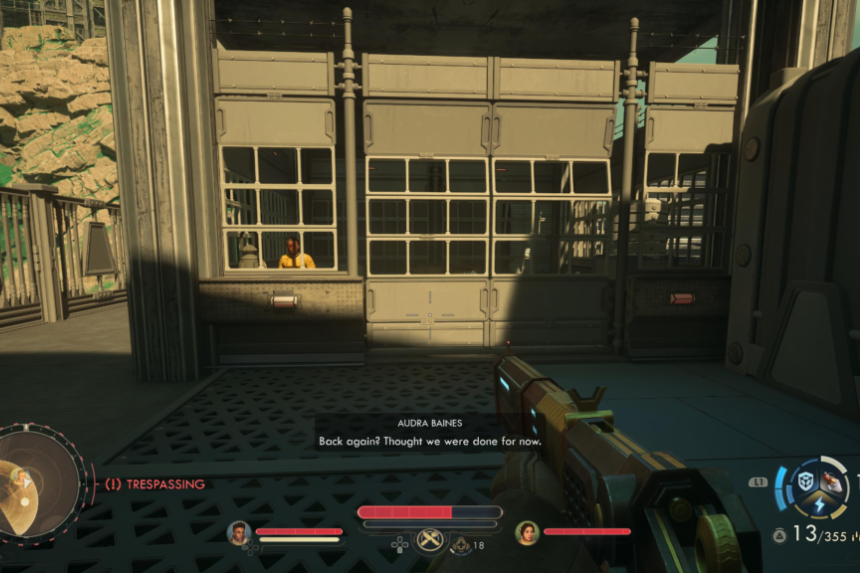Viewport: 860px width, 573px height.
Task: Use the health inhaler icon
Action: point(461,545)
